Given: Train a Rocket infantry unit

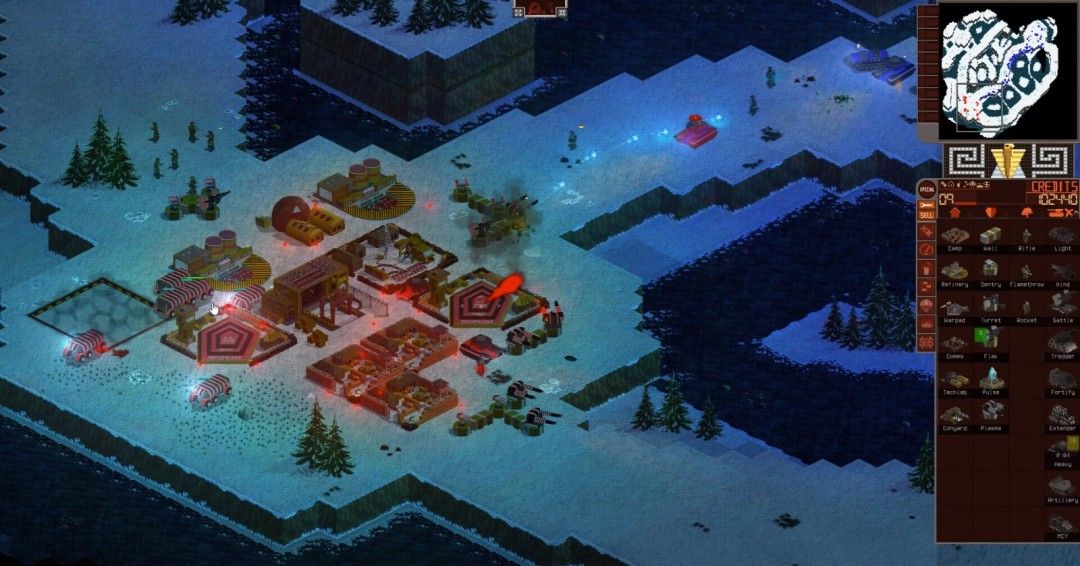Looking at the screenshot, I should [1026, 308].
